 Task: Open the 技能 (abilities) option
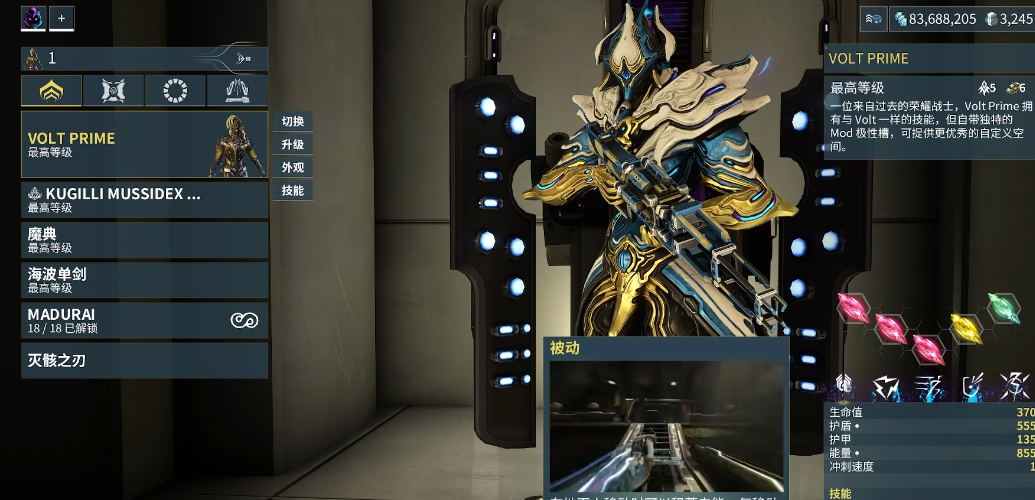coord(293,190)
